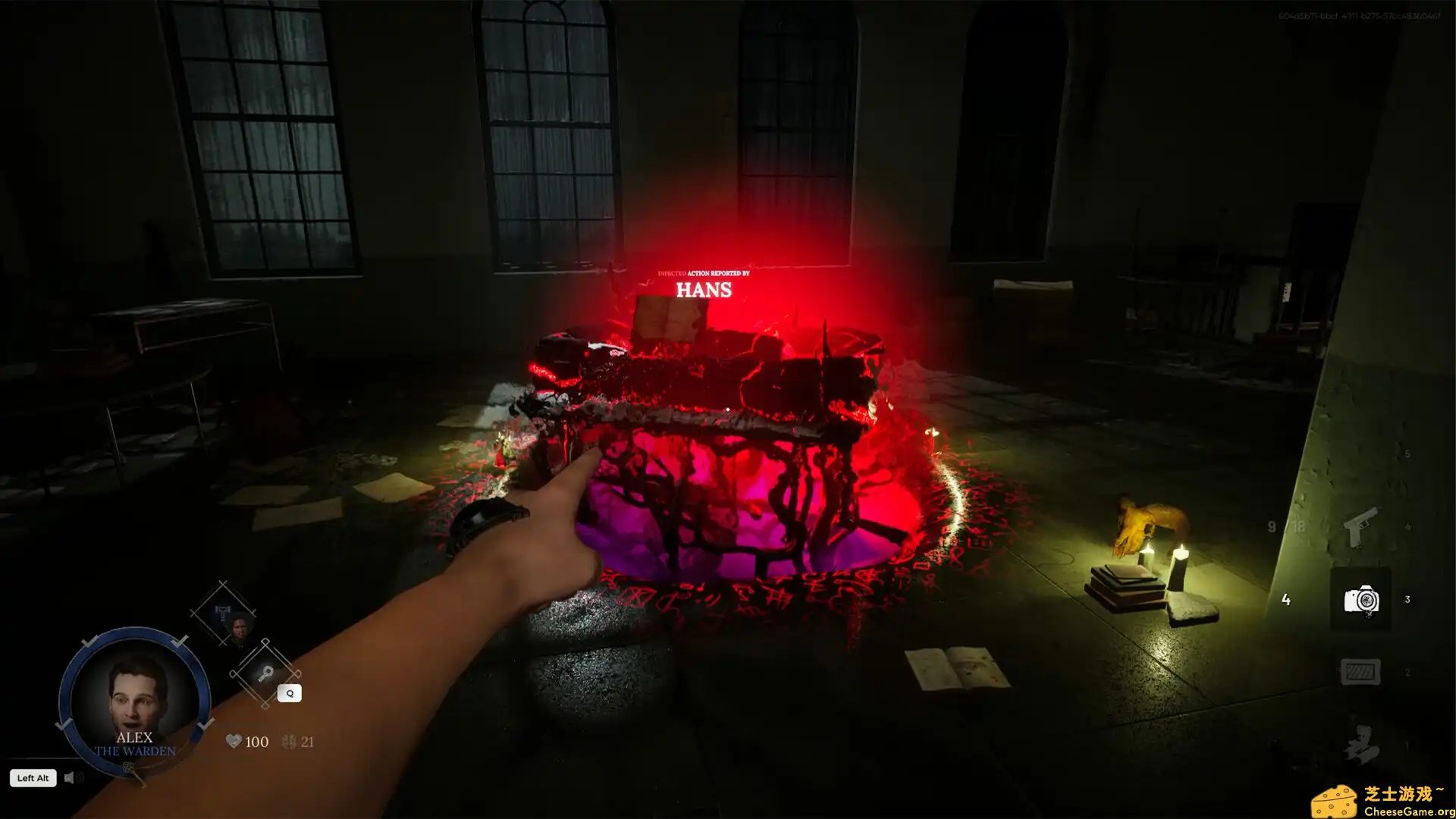Click the HANS name label
The image size is (1456, 819).
point(704,290)
